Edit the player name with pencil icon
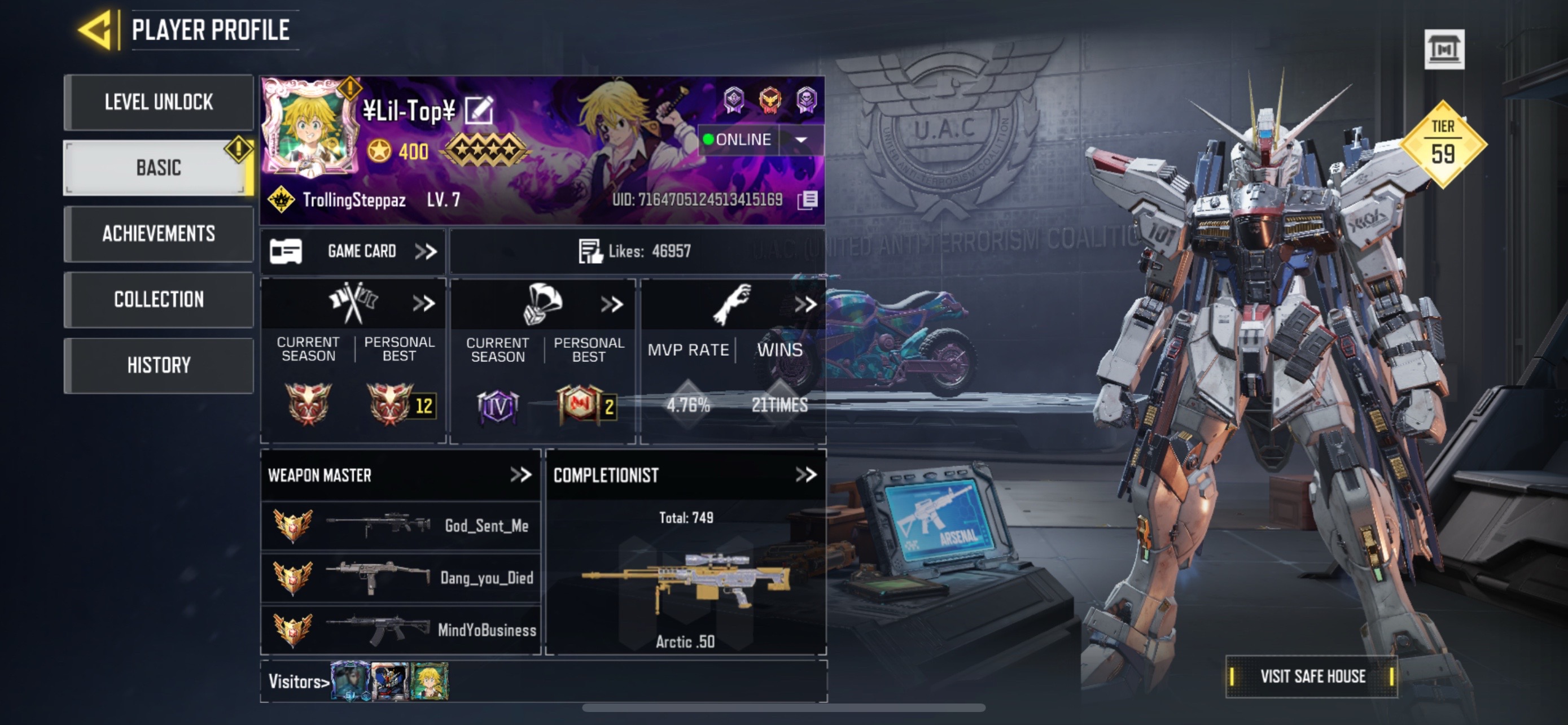 [479, 111]
